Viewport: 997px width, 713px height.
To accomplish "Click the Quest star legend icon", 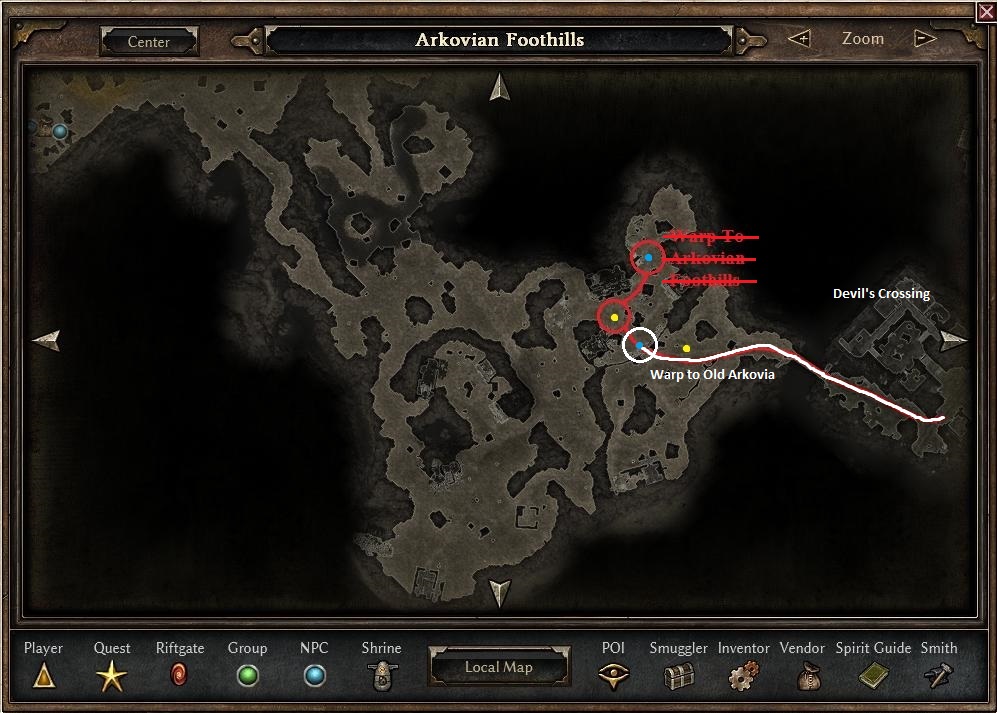I will 112,677.
